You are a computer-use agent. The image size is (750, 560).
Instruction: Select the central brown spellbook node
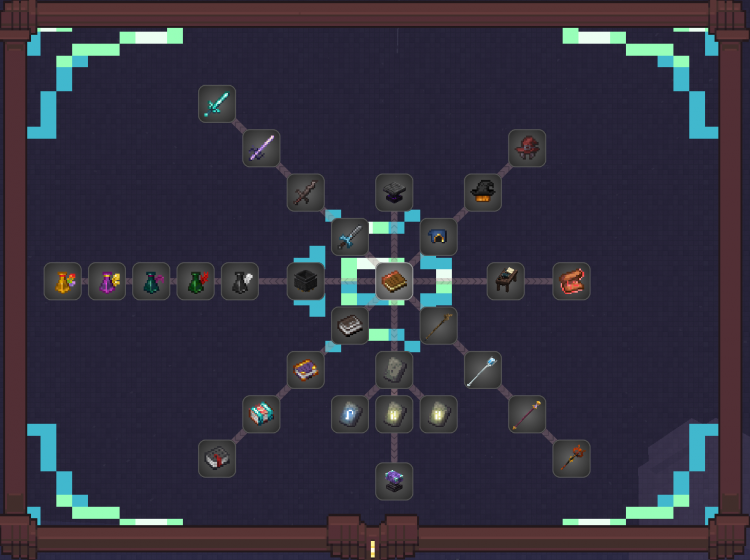[x=394, y=281]
